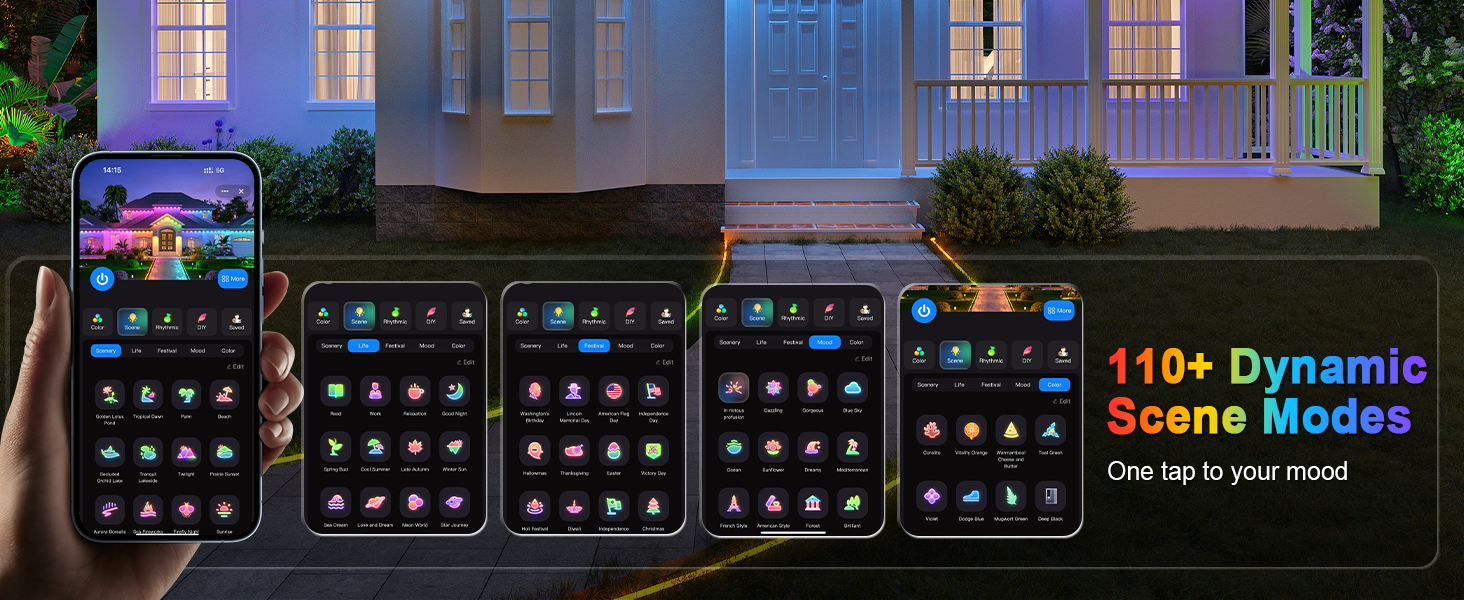Apply the Sunflower mood scene
Image resolution: width=1464 pixels, height=600 pixels.
coord(773,445)
